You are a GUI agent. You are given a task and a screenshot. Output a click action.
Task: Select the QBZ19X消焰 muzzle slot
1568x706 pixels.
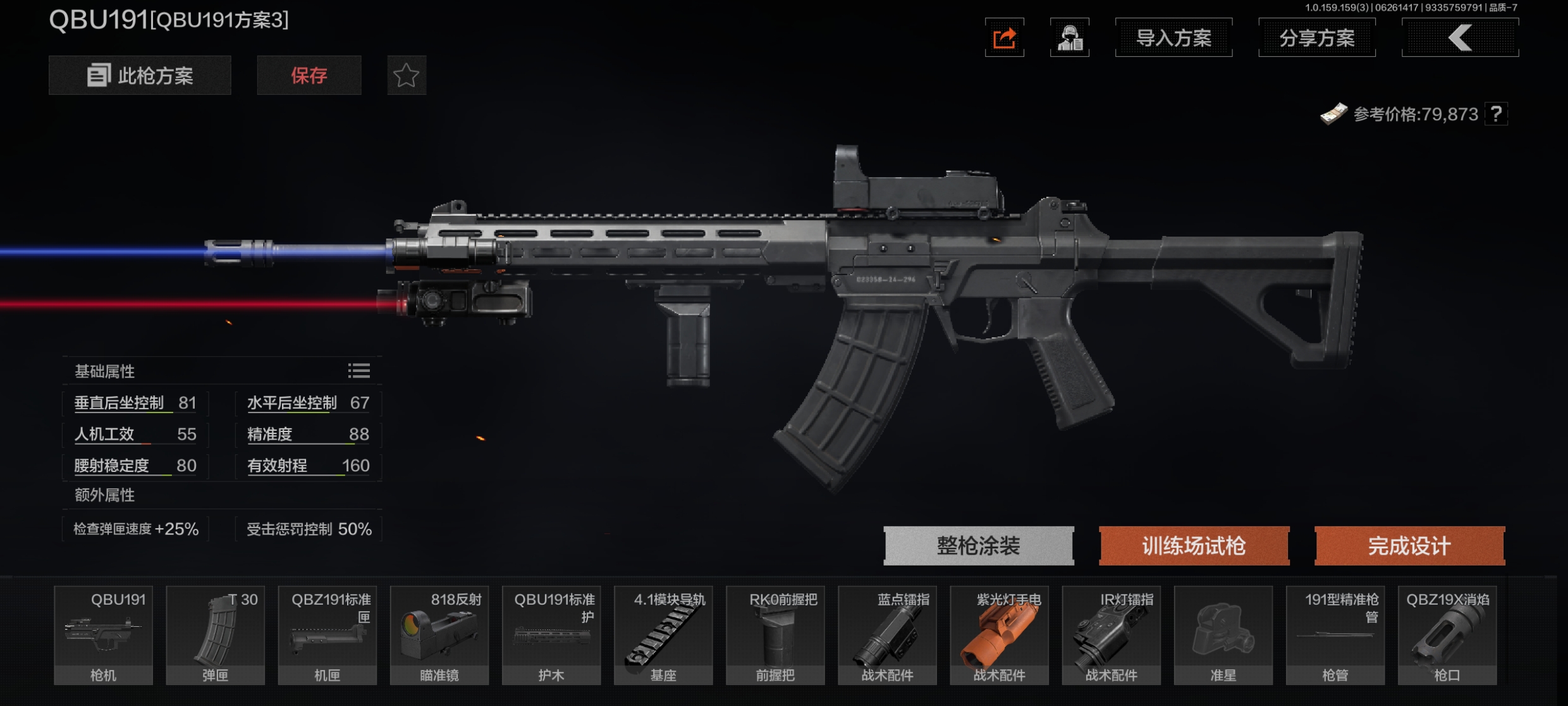1447,635
